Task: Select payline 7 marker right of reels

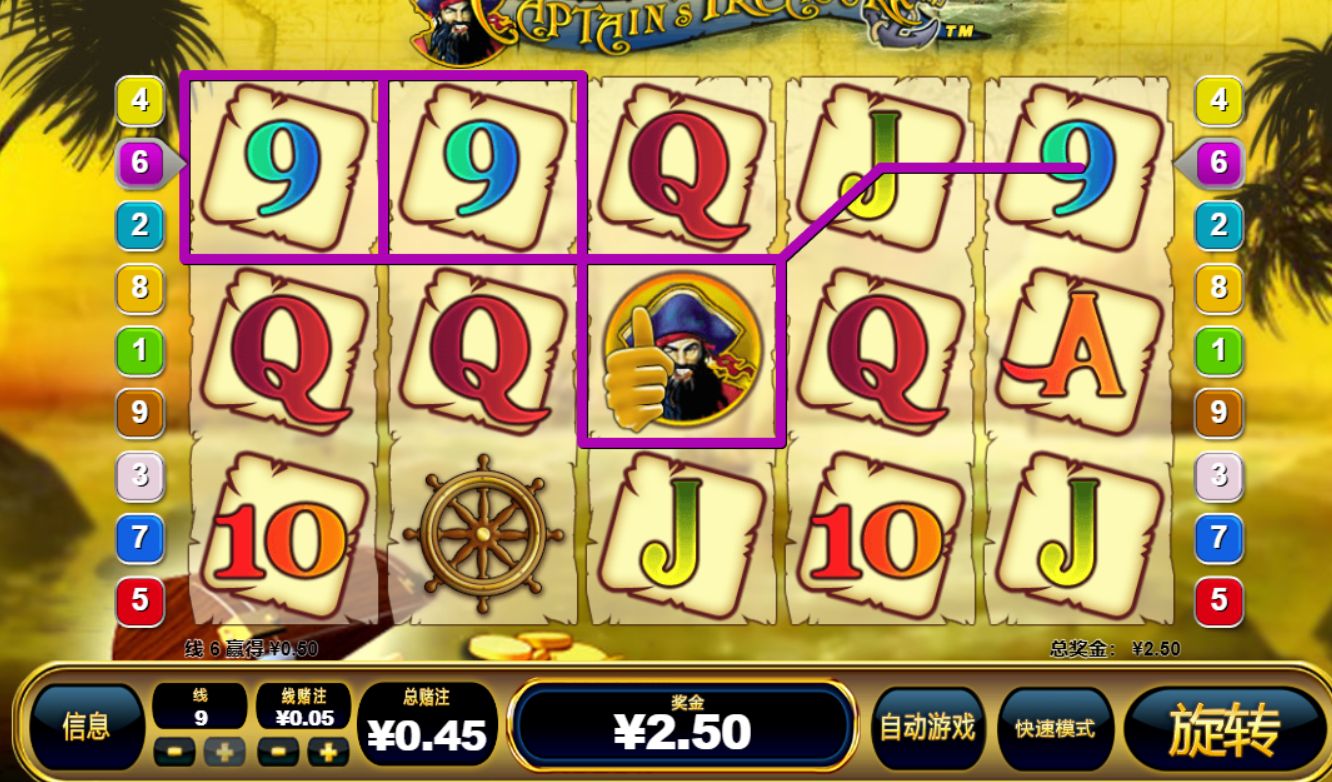Action: click(1218, 538)
